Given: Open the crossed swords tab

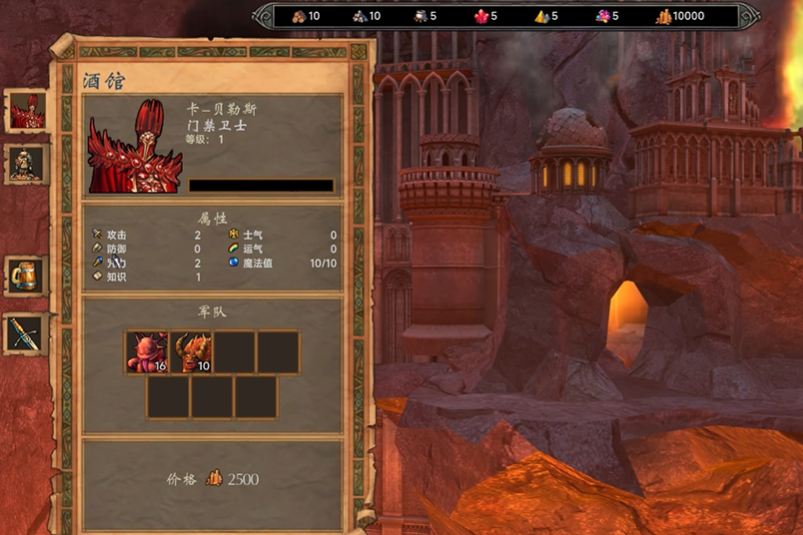Looking at the screenshot, I should pos(25,334).
